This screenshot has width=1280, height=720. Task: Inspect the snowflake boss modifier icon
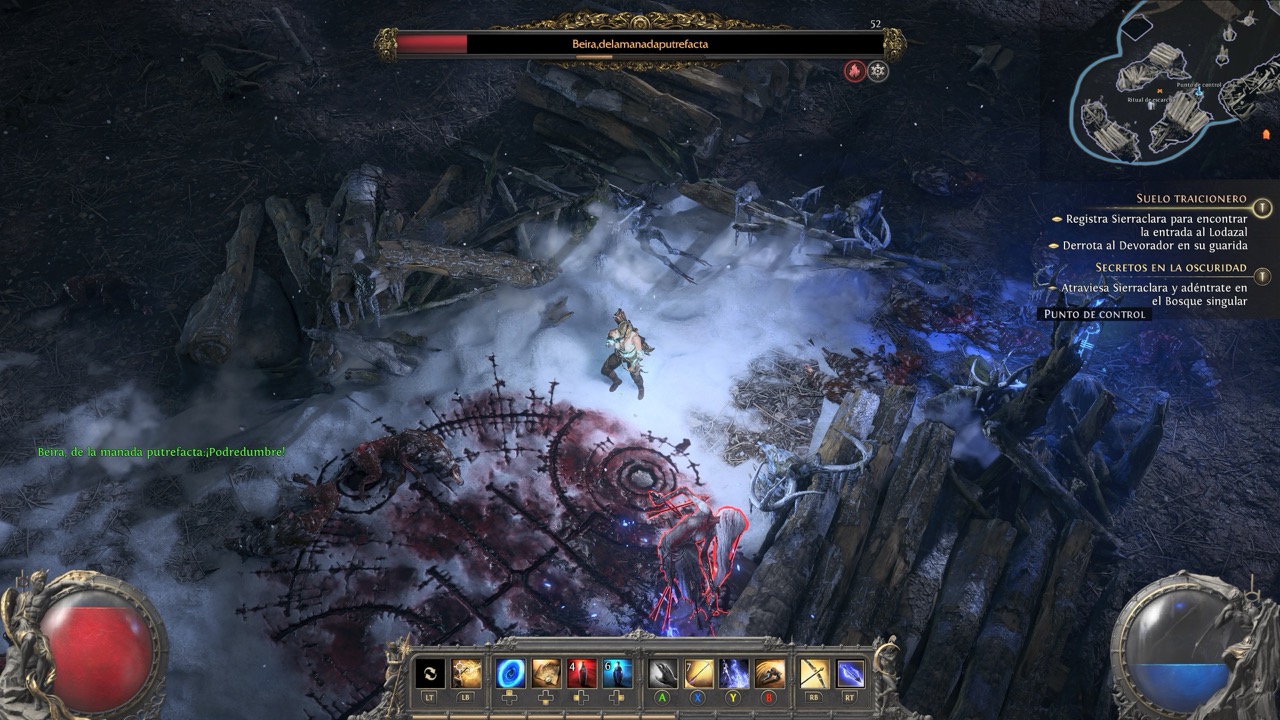(x=878, y=71)
